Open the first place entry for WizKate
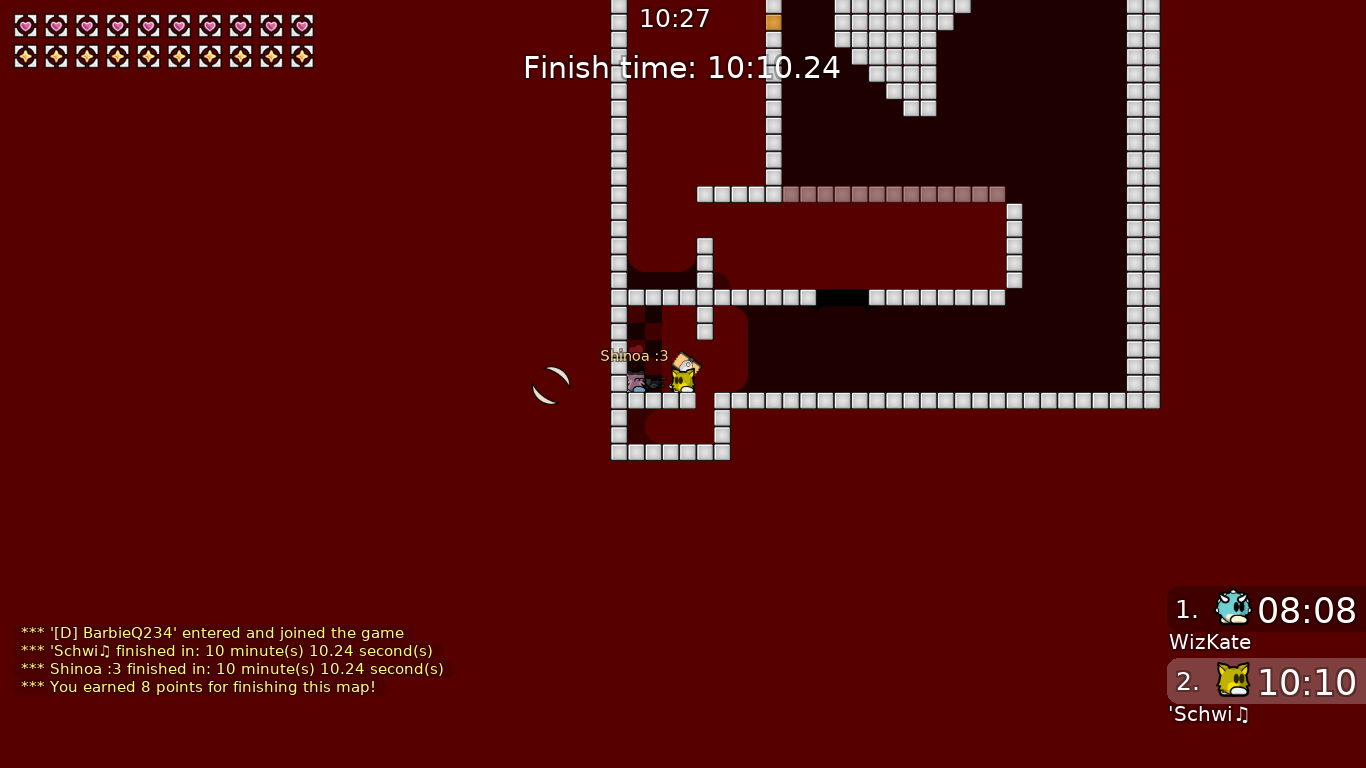The width and height of the screenshot is (1366, 768). click(1265, 610)
